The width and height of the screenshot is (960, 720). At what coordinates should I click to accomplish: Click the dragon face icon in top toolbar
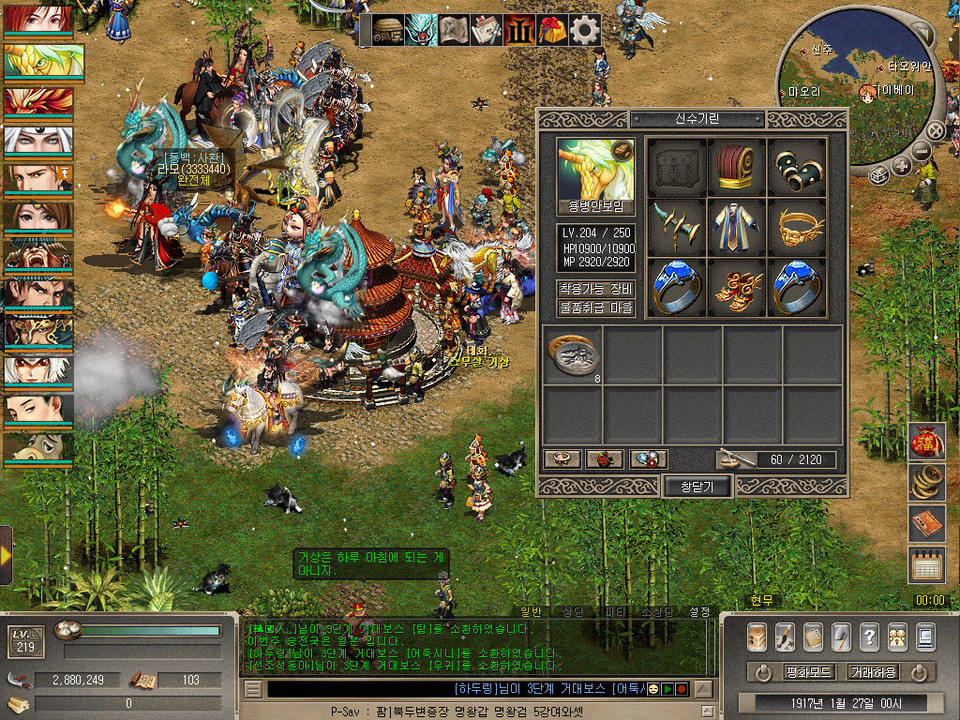click(x=421, y=30)
